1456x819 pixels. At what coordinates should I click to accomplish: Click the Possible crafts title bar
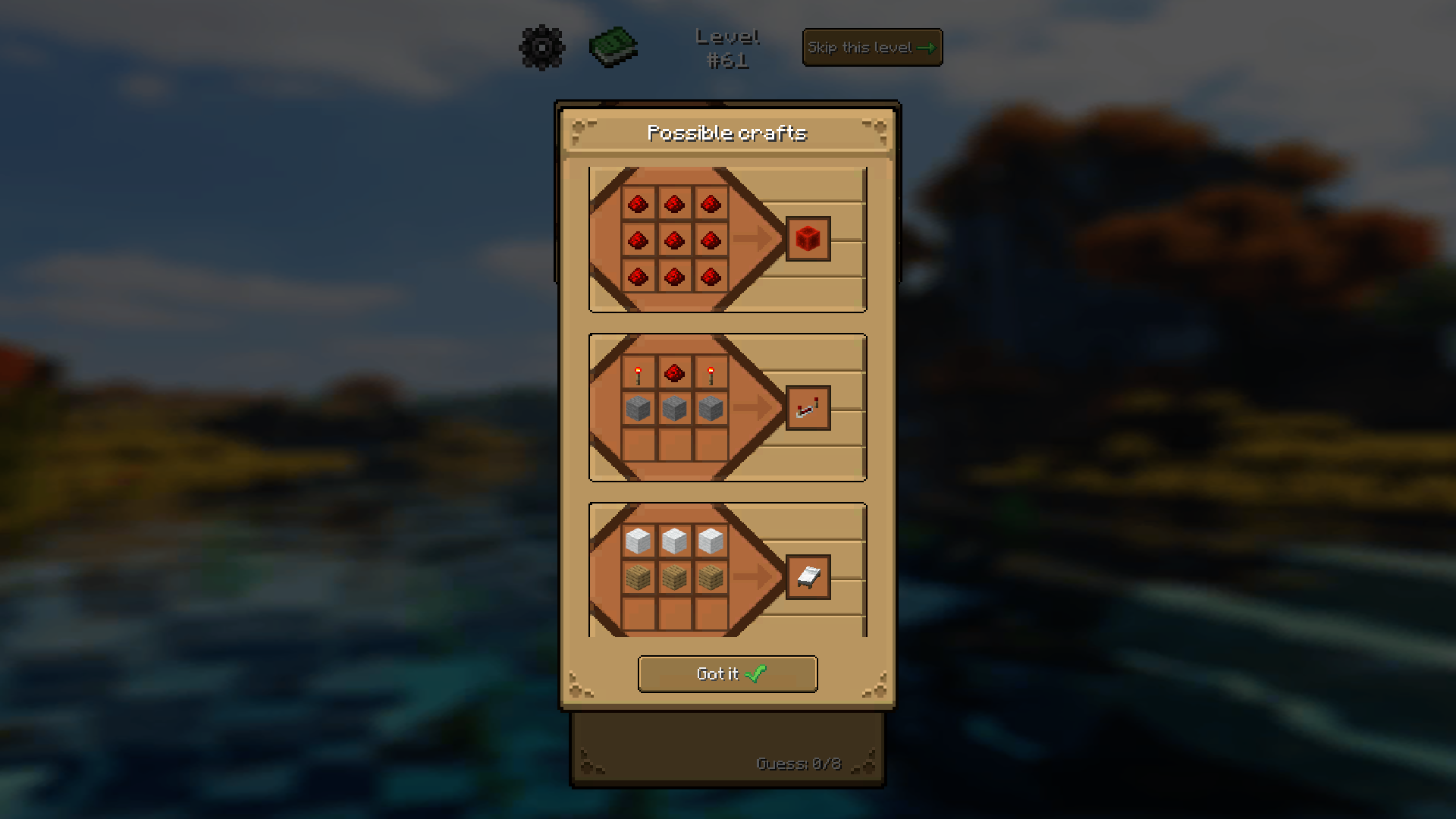[726, 133]
